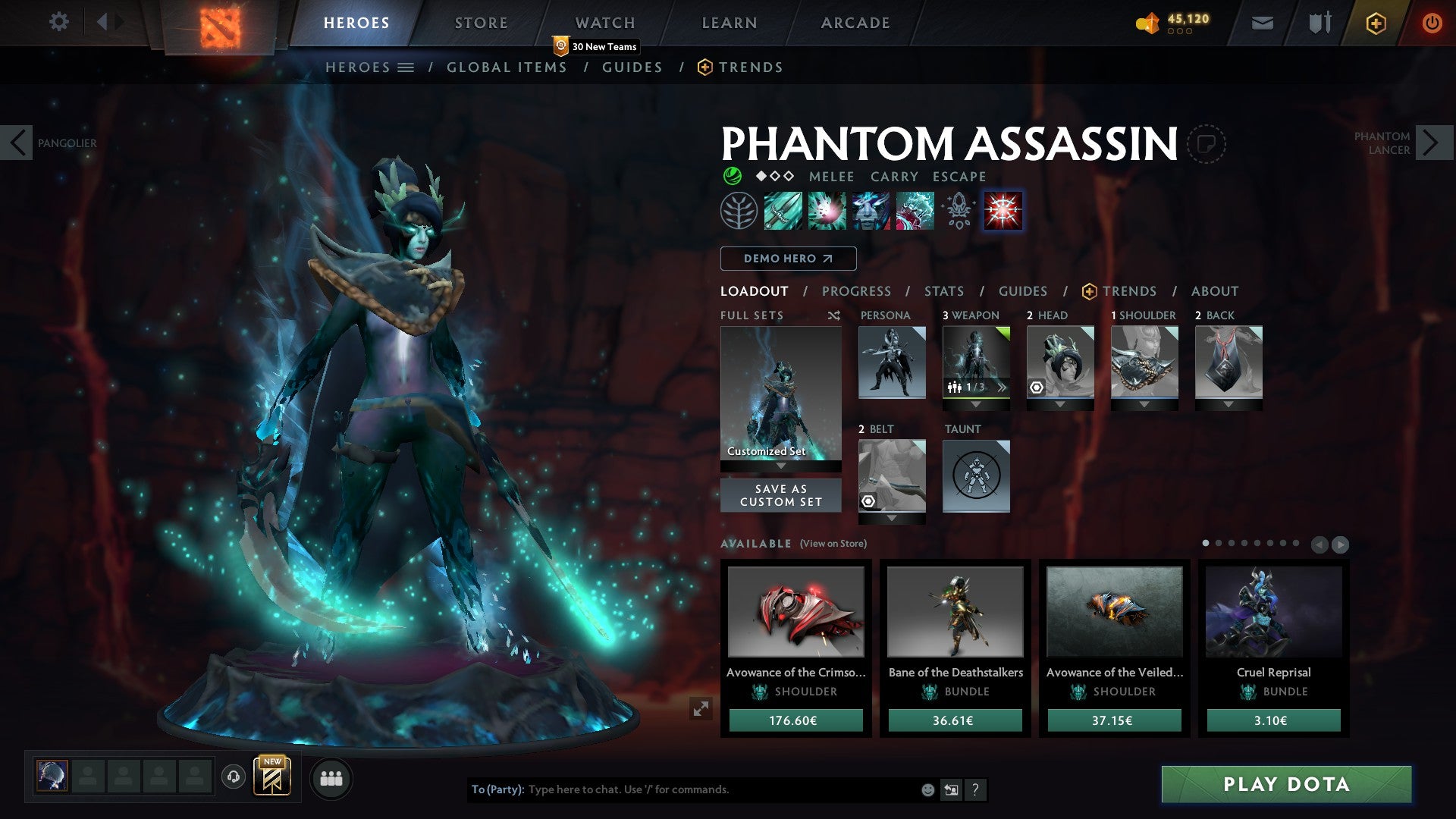Expand the Weapon slot dropdown arrow
Viewport: 1456px width, 819px height.
(x=976, y=404)
